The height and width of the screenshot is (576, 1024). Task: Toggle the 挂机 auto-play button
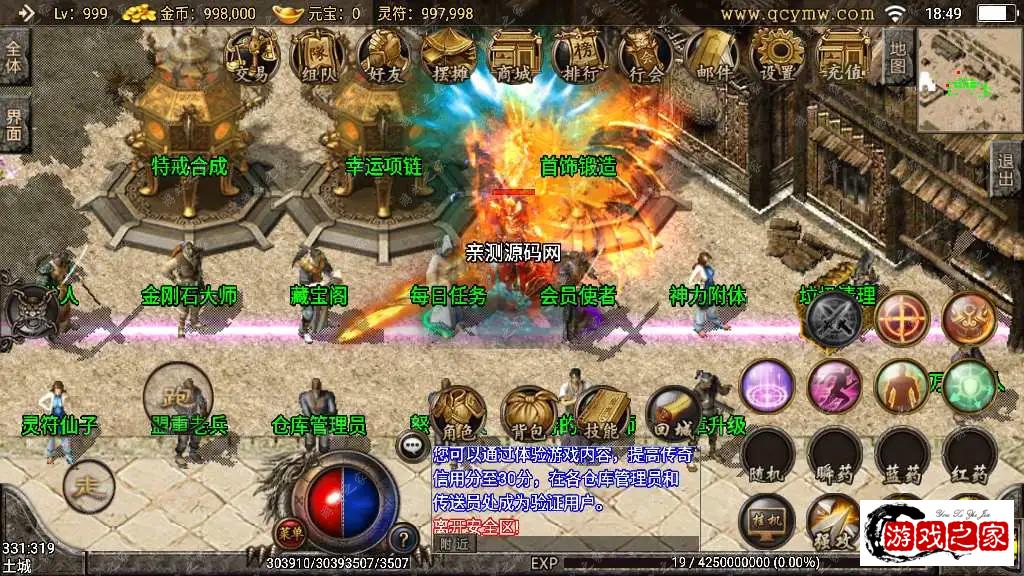point(768,522)
